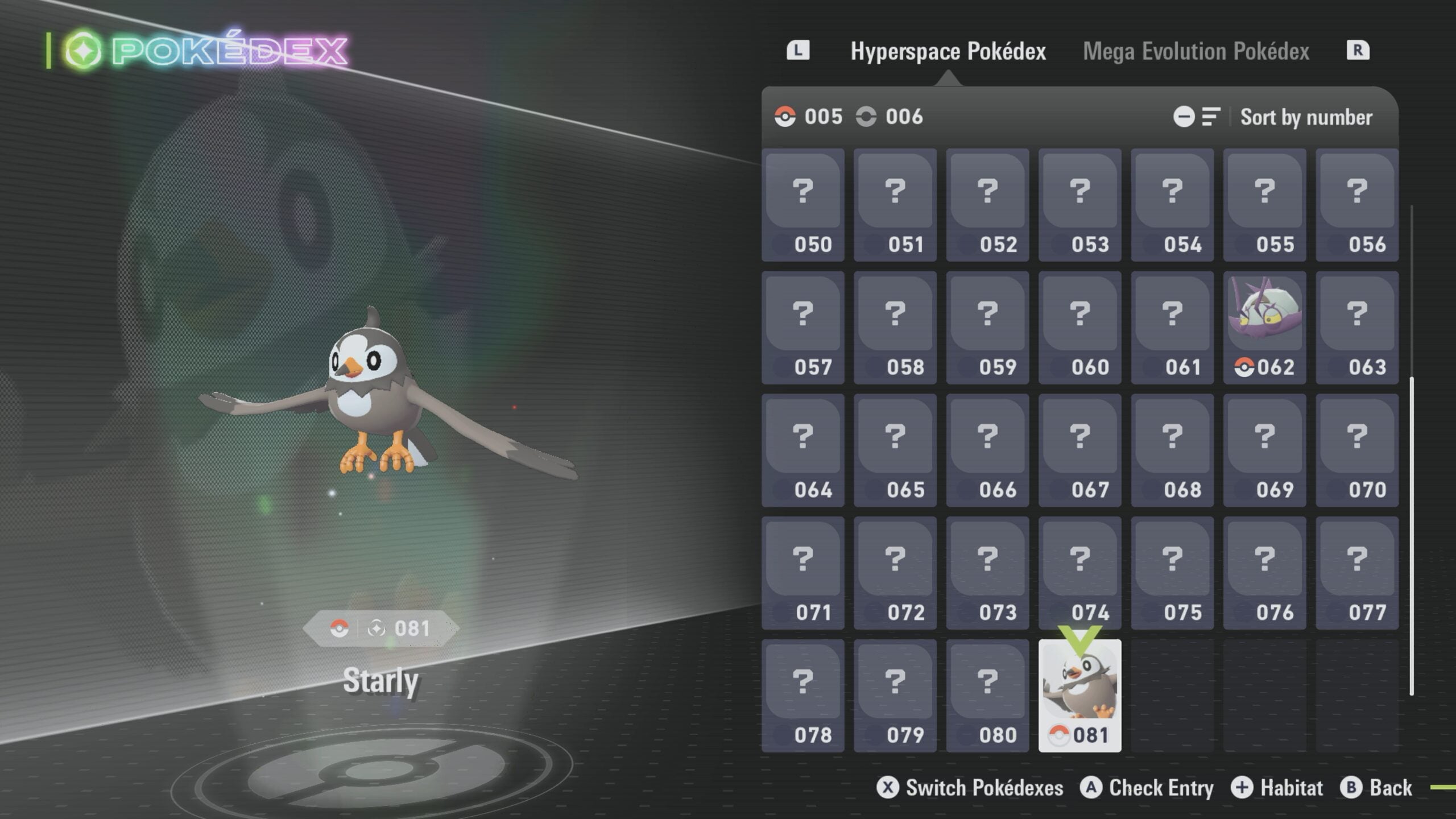Choose unknown entry 059

tap(987, 328)
